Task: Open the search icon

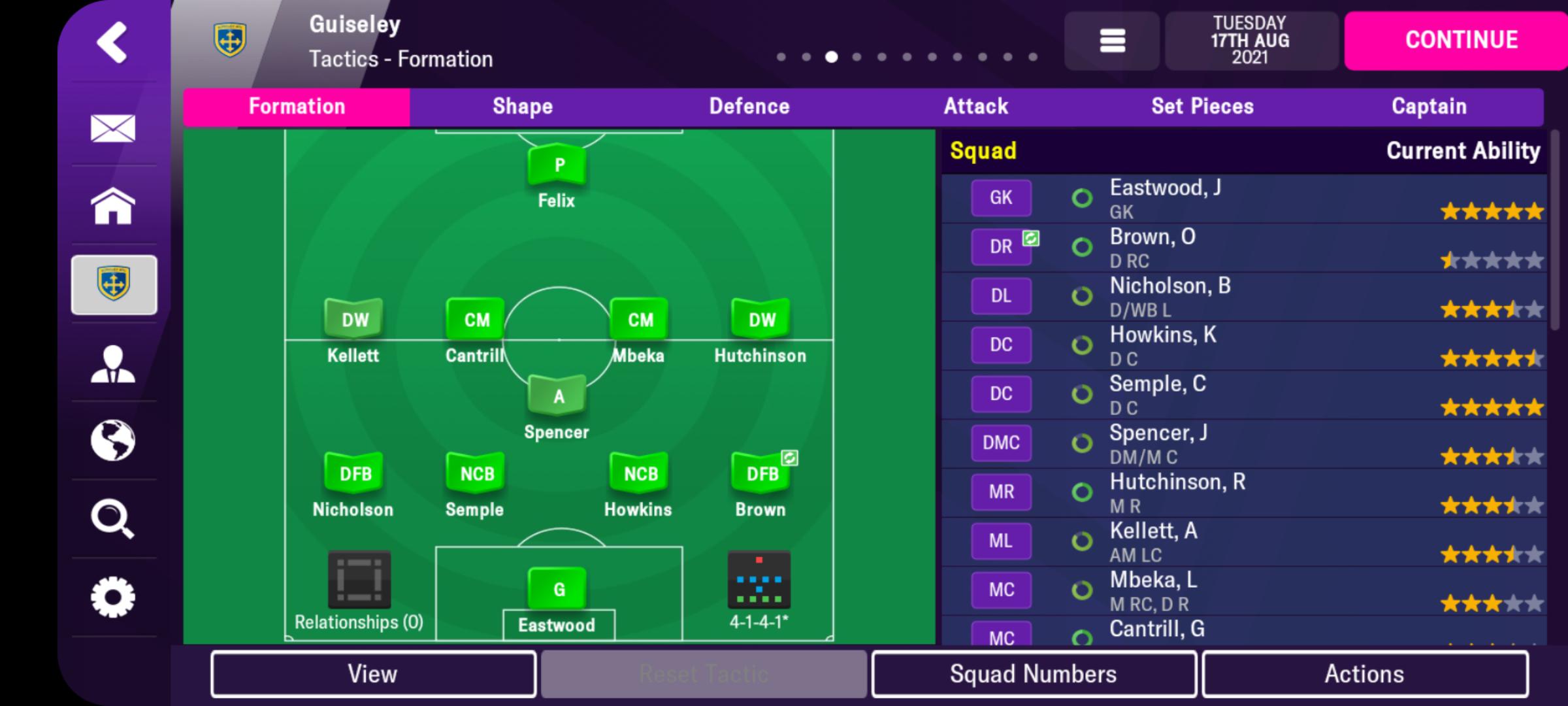Action: pyautogui.click(x=113, y=520)
